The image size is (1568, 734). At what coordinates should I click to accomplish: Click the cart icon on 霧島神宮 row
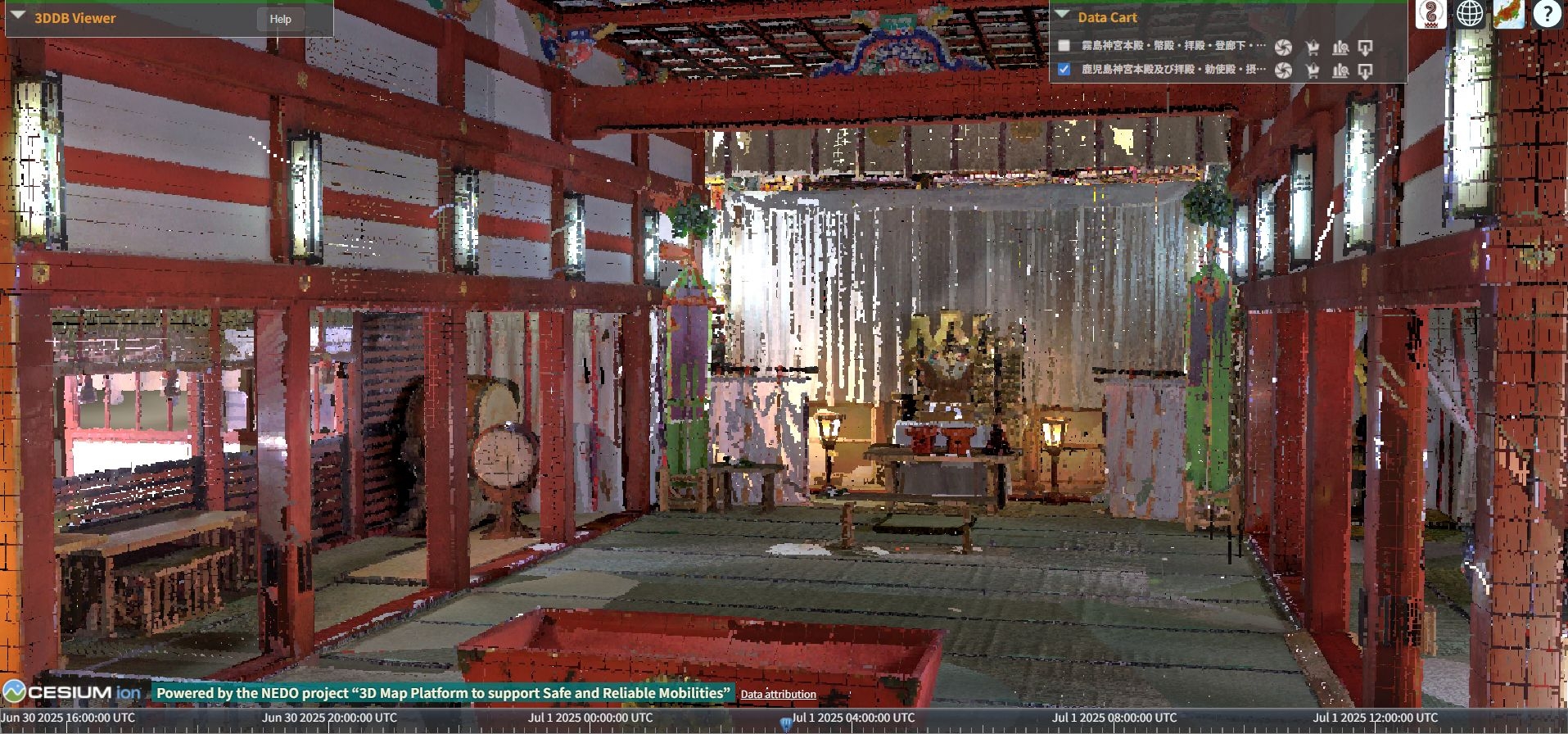click(x=1313, y=48)
